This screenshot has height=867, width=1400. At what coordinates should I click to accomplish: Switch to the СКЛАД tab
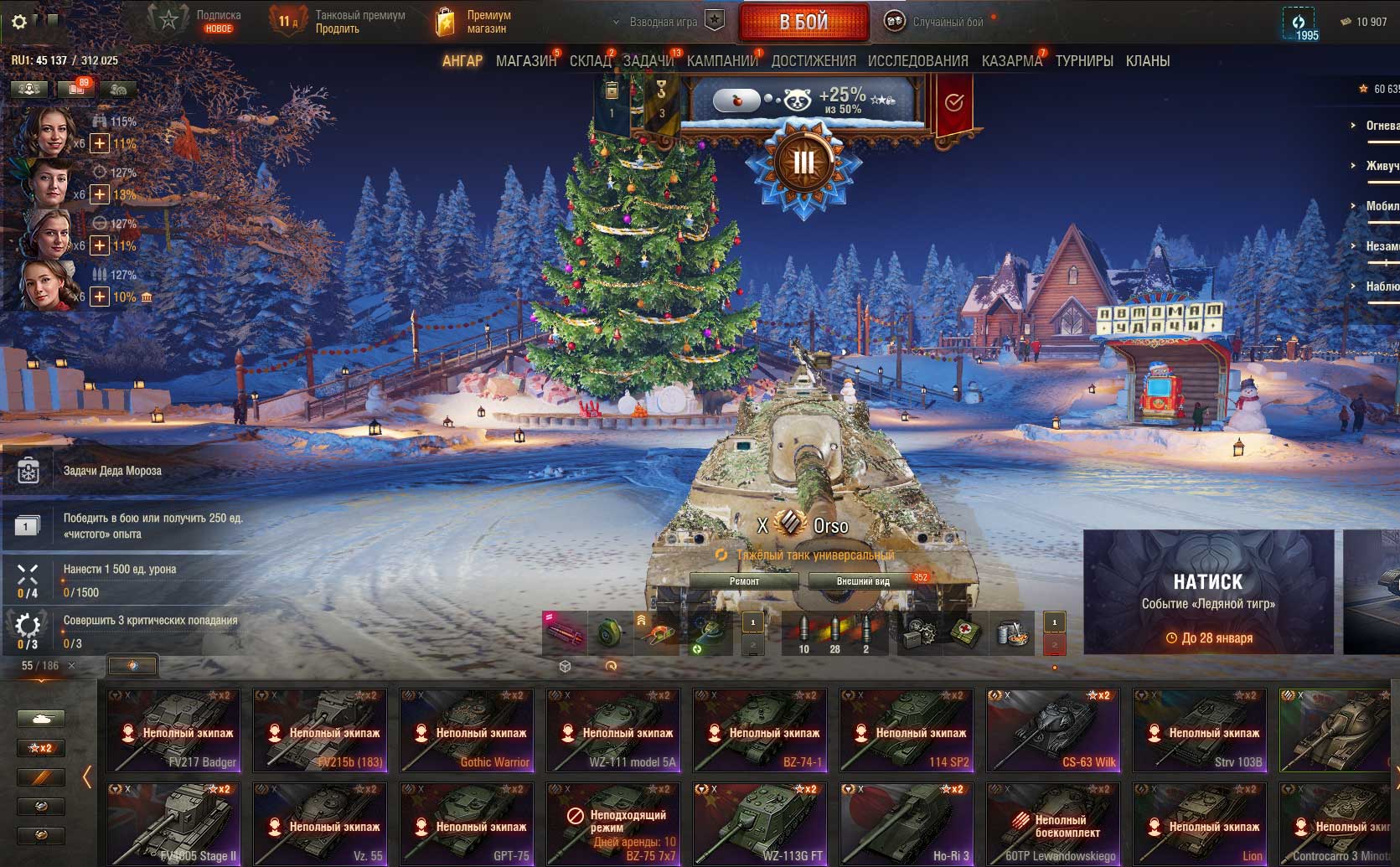[590, 61]
